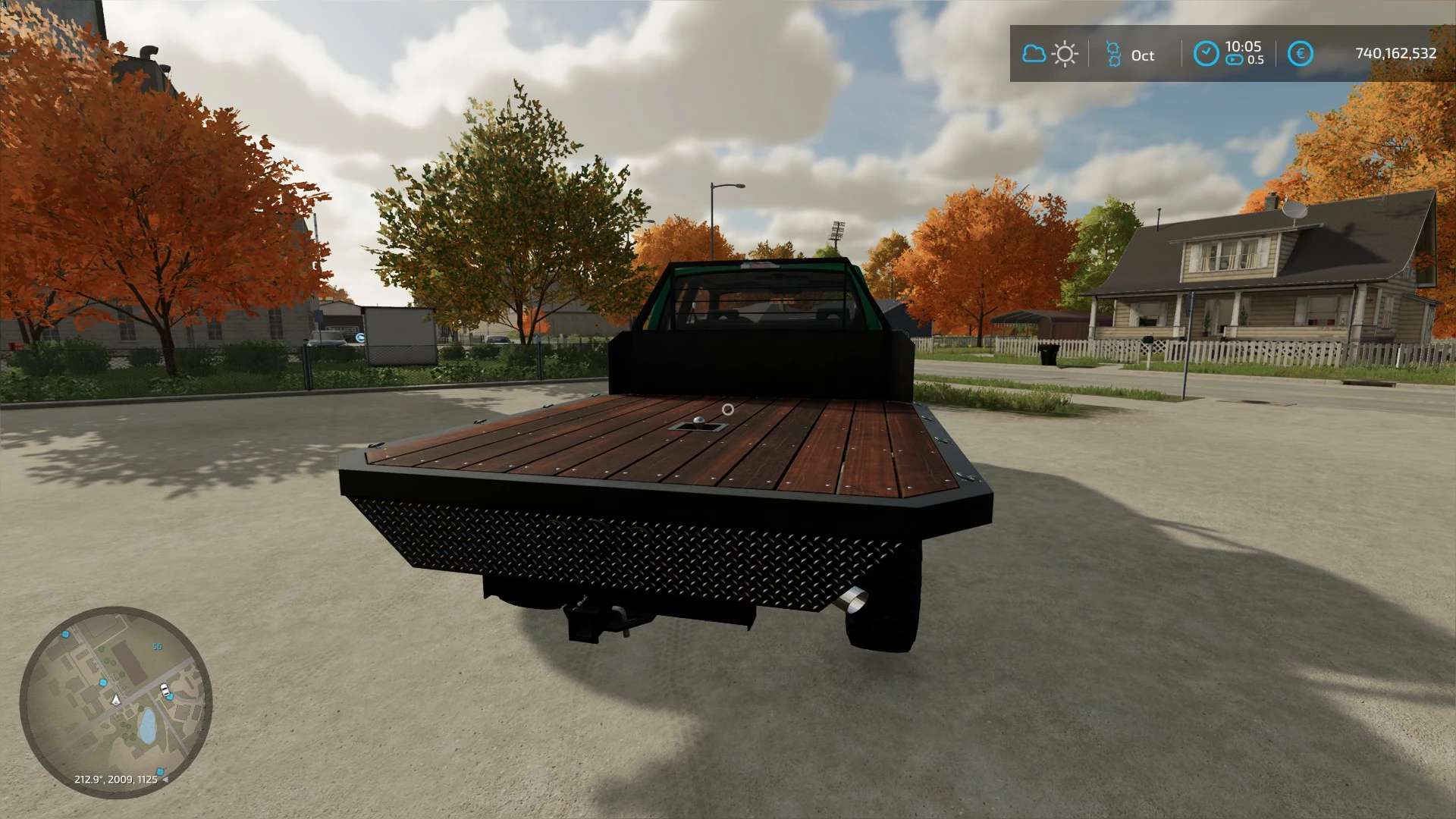Screen dimensions: 1456x819
Task: Click the clock icon in the top bar
Action: (1206, 53)
